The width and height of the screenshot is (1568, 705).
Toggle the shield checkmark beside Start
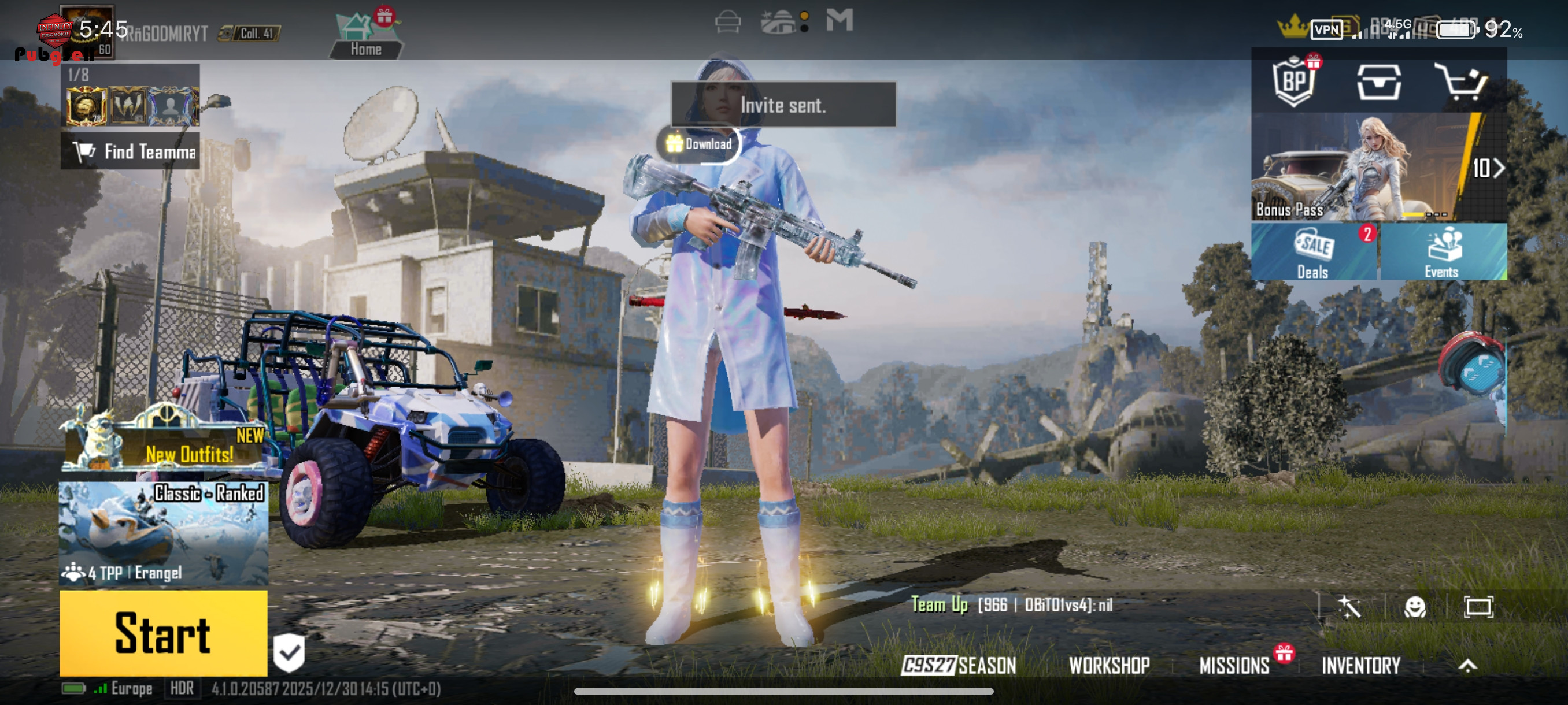coord(289,652)
